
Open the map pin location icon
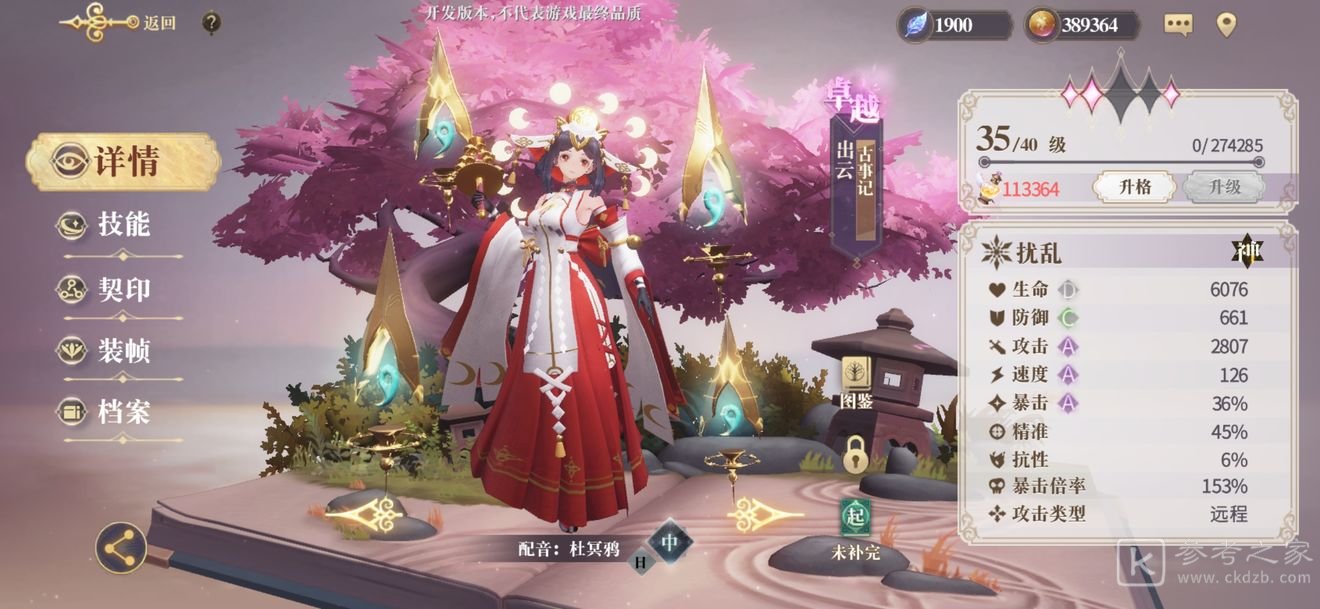(x=1226, y=25)
